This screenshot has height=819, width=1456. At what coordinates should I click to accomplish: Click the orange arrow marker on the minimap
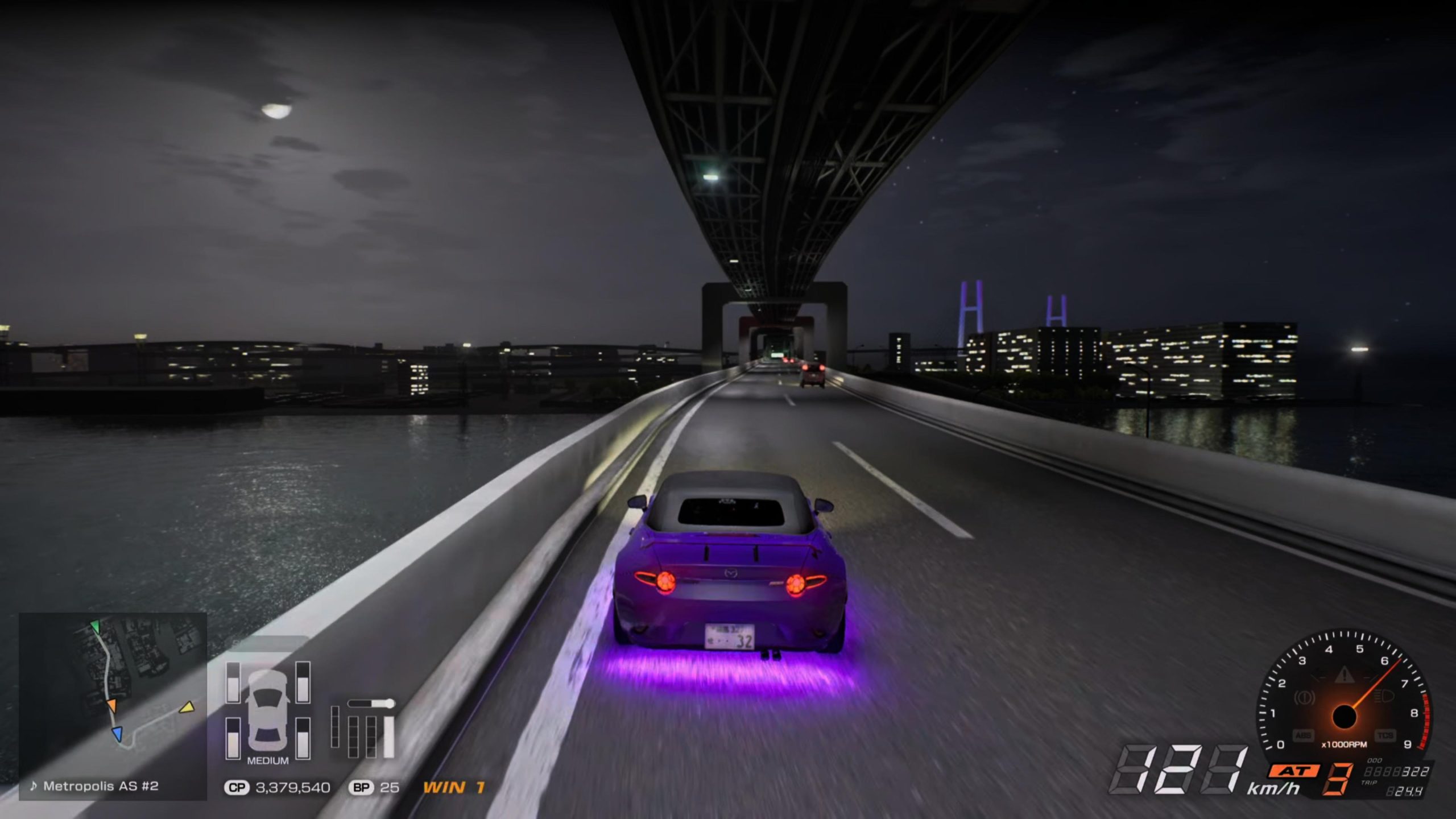click(x=111, y=705)
